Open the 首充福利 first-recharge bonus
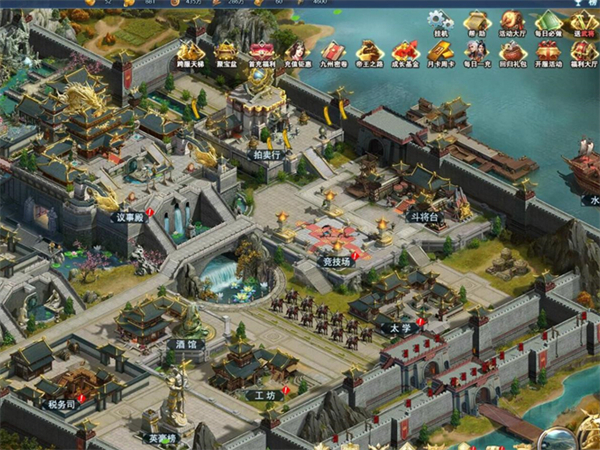Image resolution: width=600 pixels, height=450 pixels. (262, 52)
